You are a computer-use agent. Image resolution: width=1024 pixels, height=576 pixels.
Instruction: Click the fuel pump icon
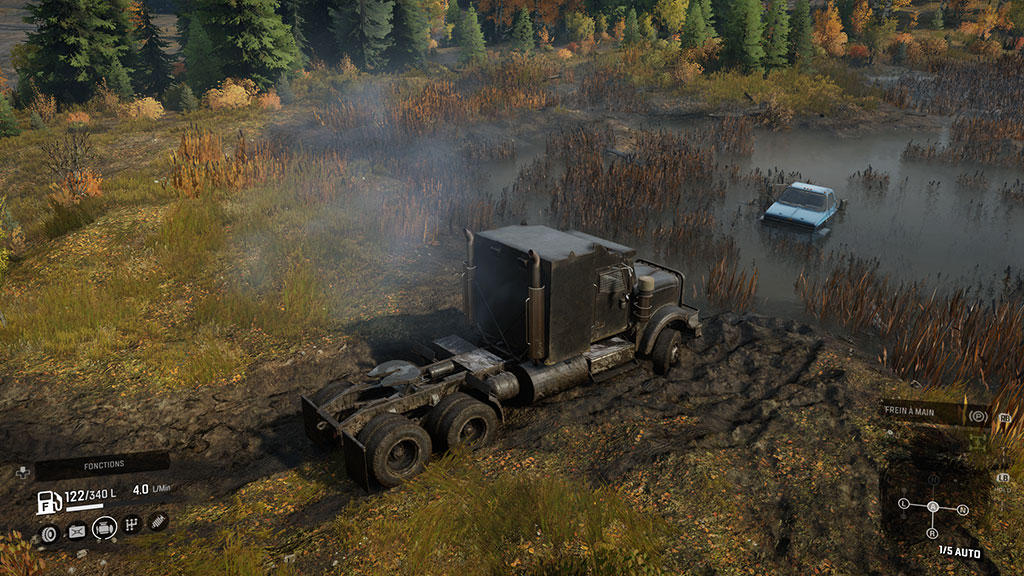[48, 502]
